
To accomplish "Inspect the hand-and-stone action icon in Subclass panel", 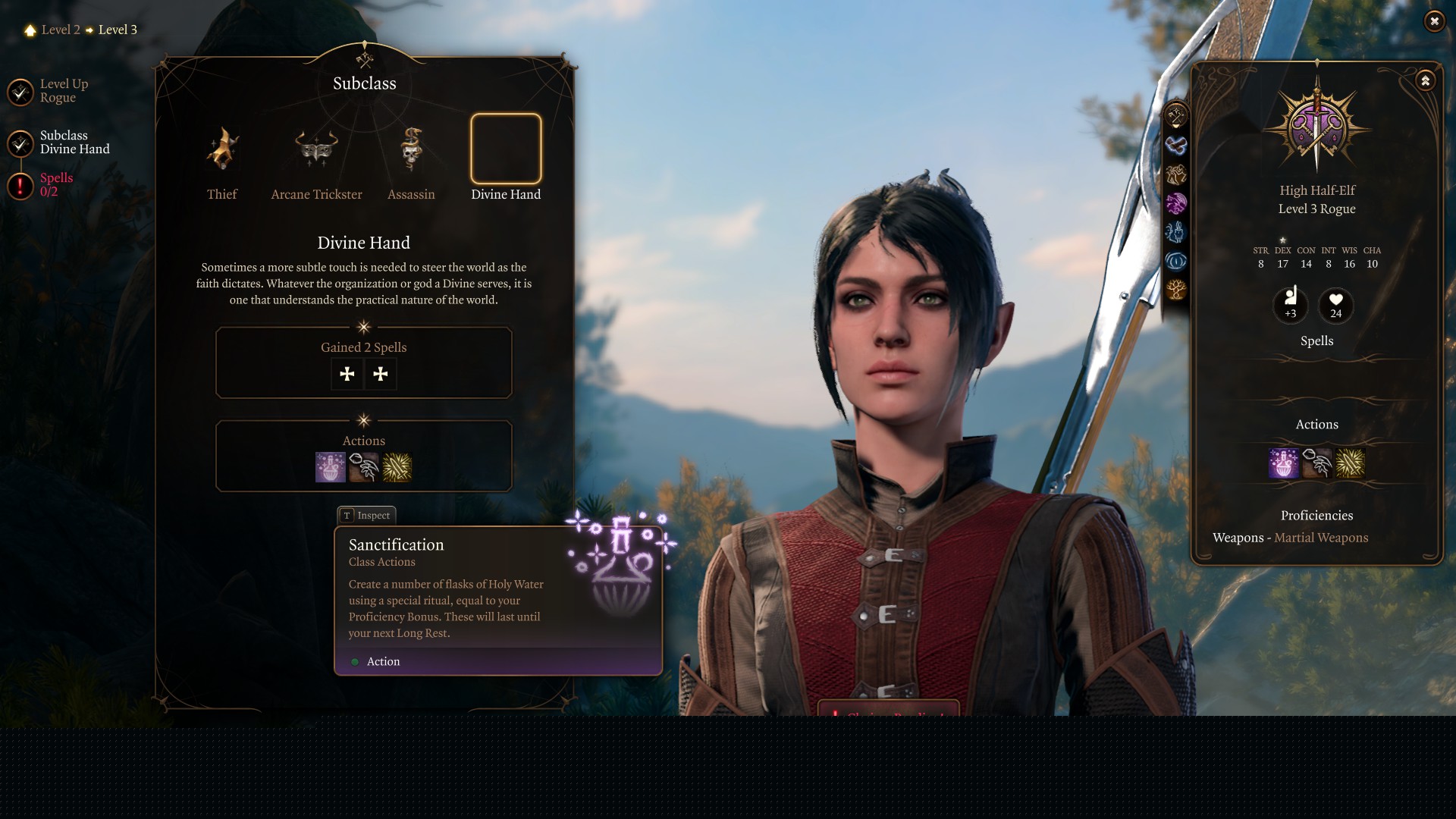I will coord(364,467).
